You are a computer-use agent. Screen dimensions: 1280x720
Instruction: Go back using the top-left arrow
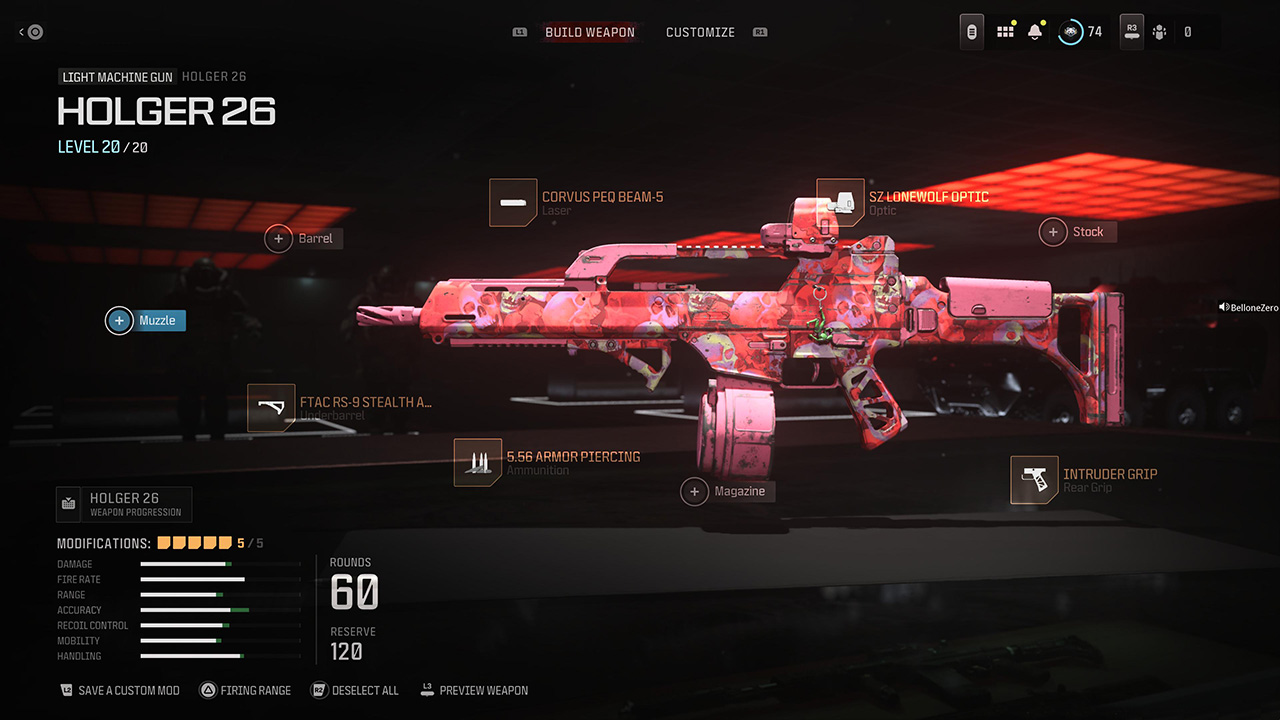pyautogui.click(x=30, y=32)
